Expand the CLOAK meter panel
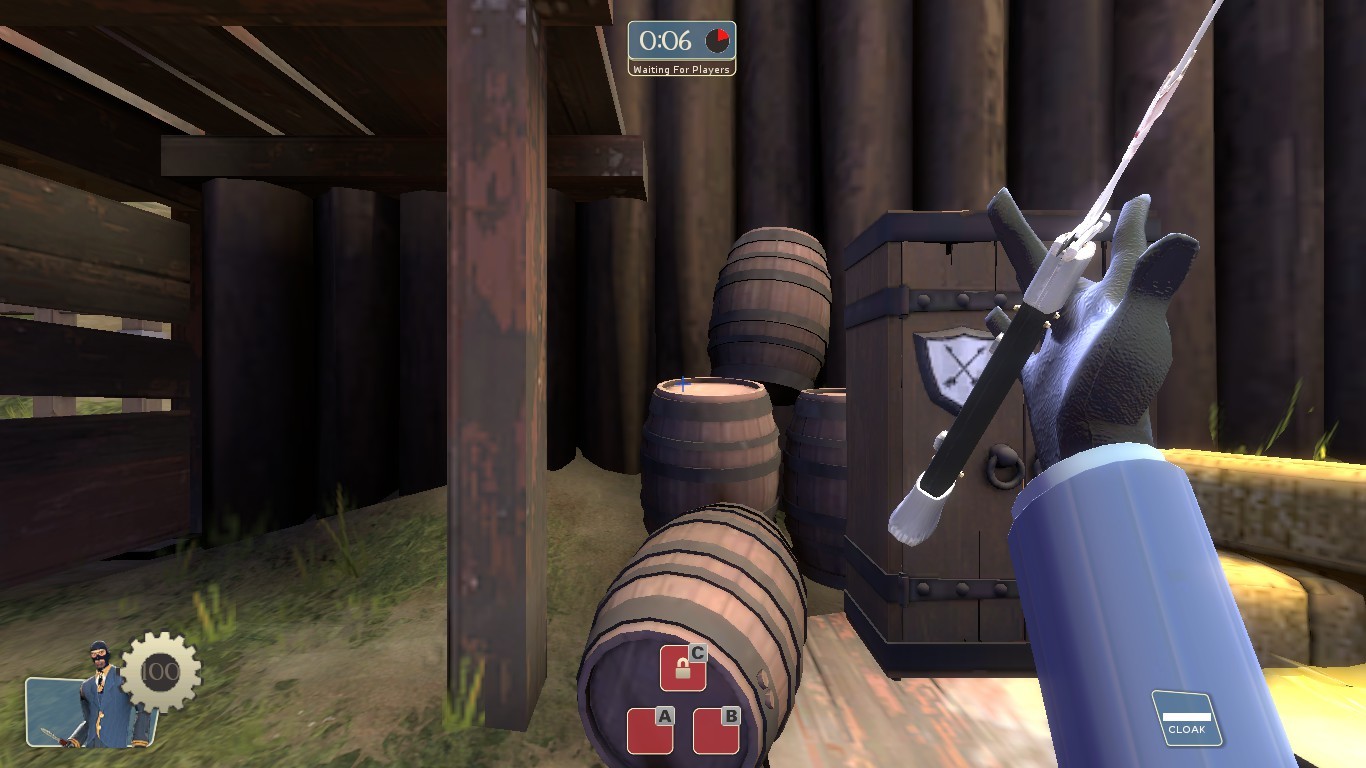The width and height of the screenshot is (1366, 768). 1187,720
